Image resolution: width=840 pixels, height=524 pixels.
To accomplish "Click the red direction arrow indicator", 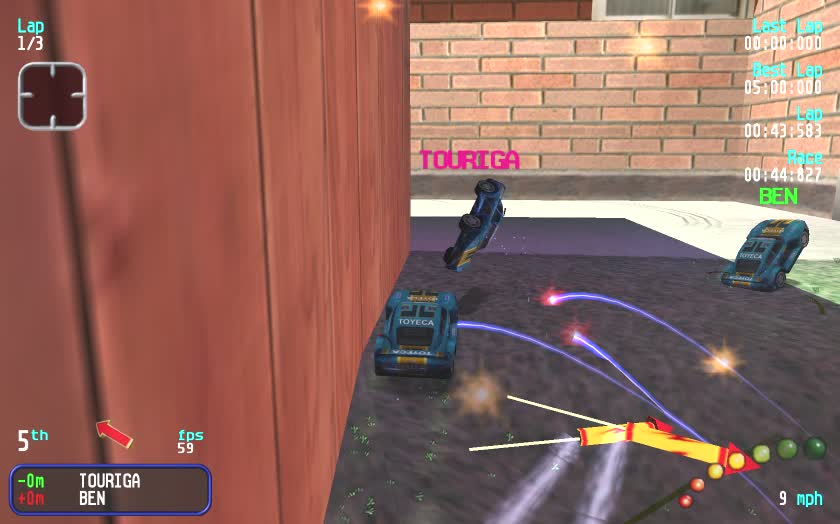I will tap(114, 433).
